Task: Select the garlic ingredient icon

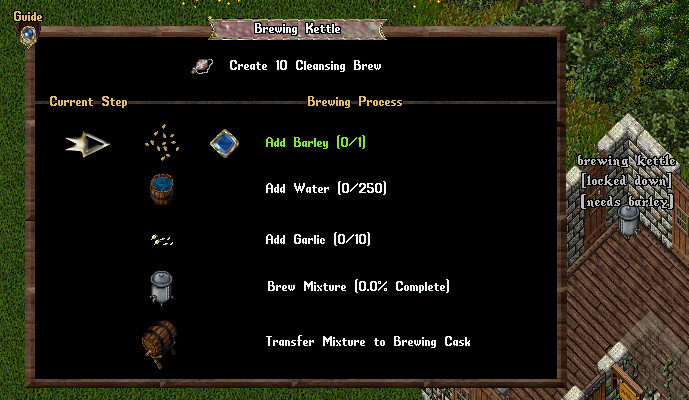Action: [160, 239]
